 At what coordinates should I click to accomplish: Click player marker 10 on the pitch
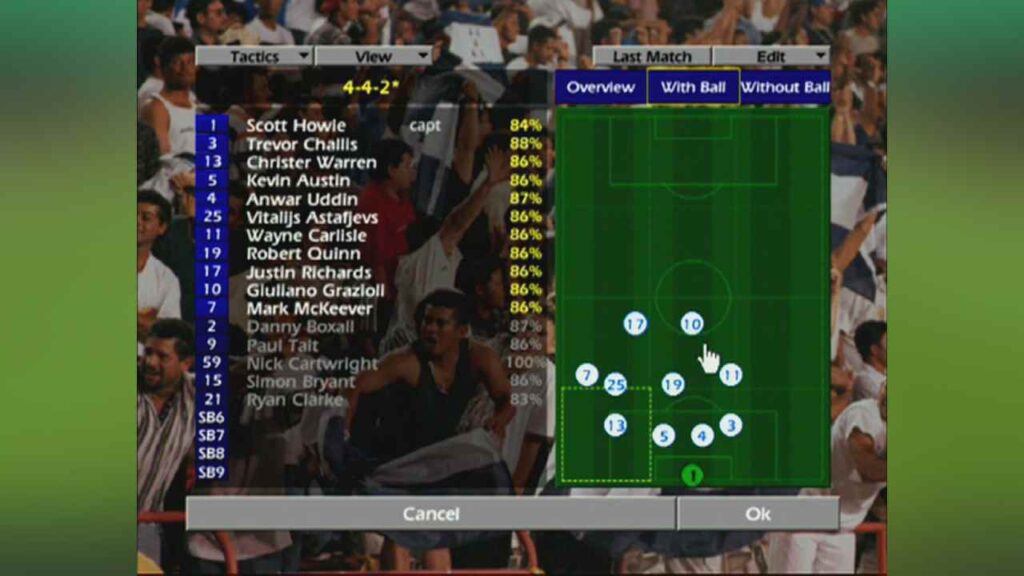point(692,324)
